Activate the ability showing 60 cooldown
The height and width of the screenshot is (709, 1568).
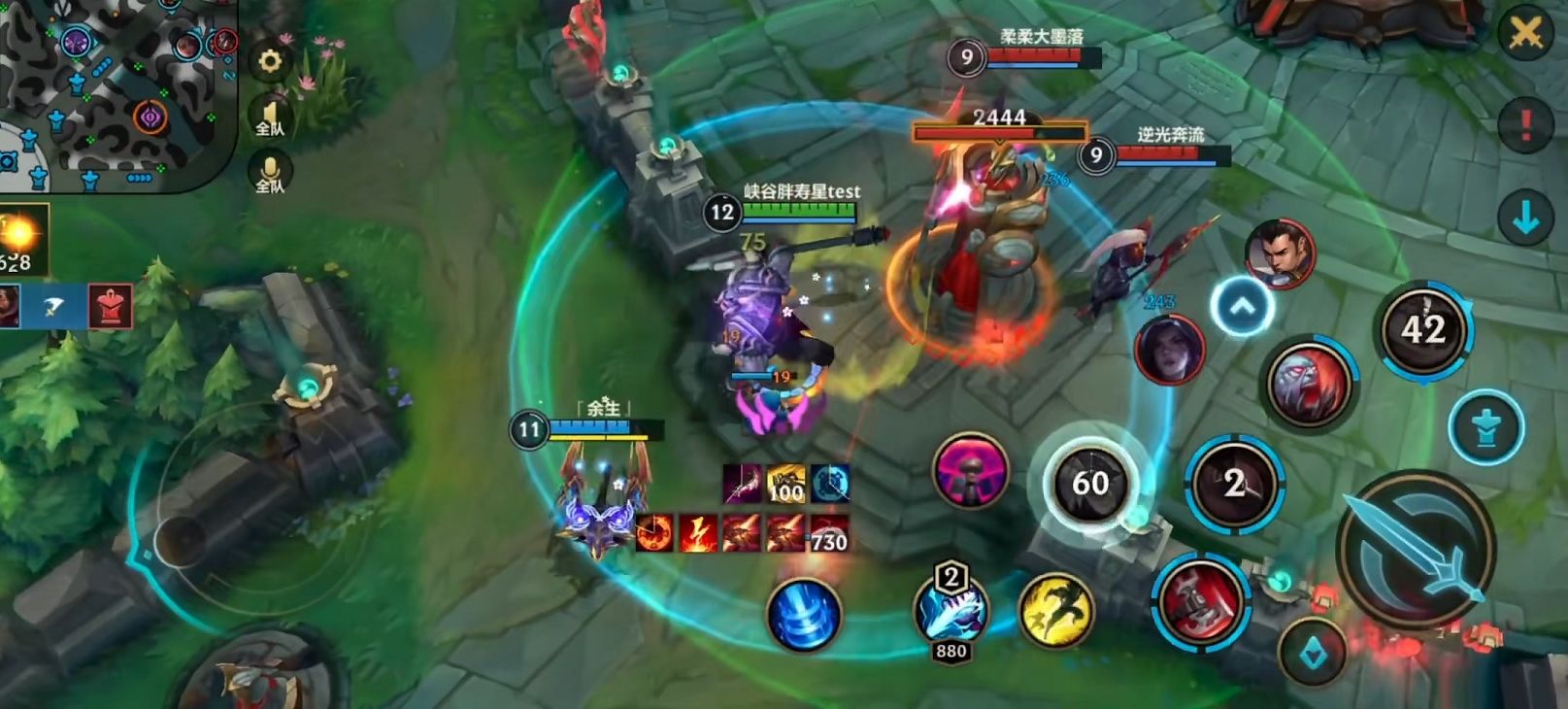pyautogui.click(x=1089, y=483)
